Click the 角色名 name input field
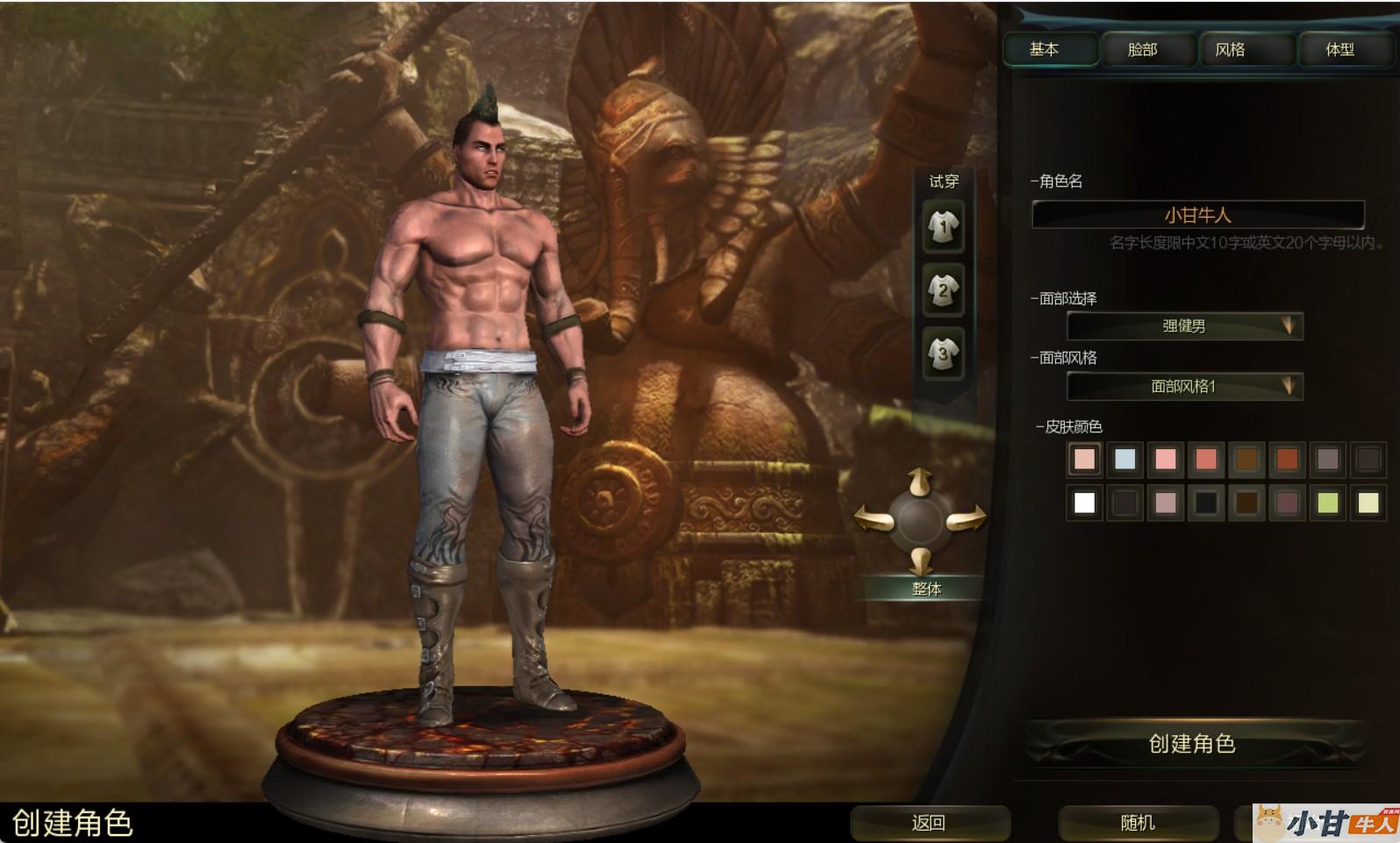 click(x=1197, y=215)
